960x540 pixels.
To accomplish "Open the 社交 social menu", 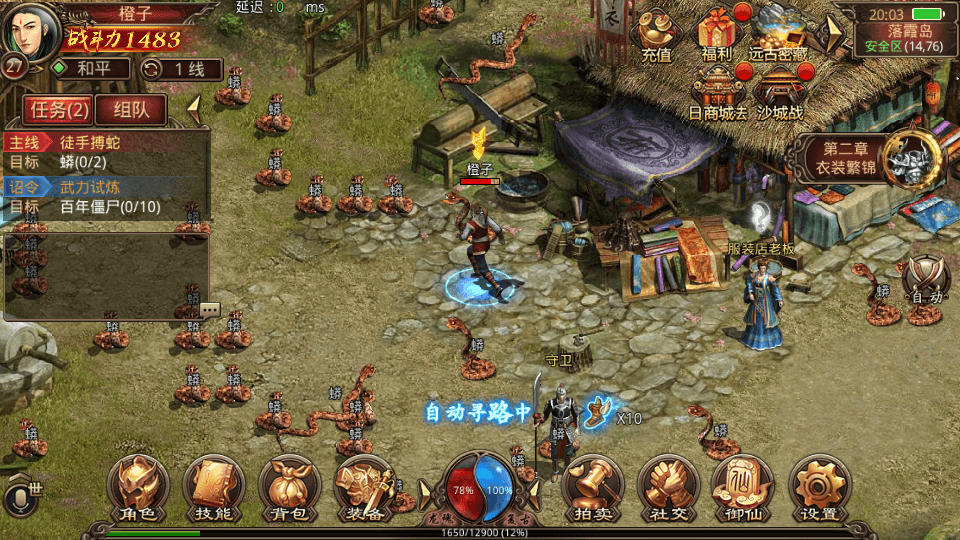I will click(x=667, y=488).
